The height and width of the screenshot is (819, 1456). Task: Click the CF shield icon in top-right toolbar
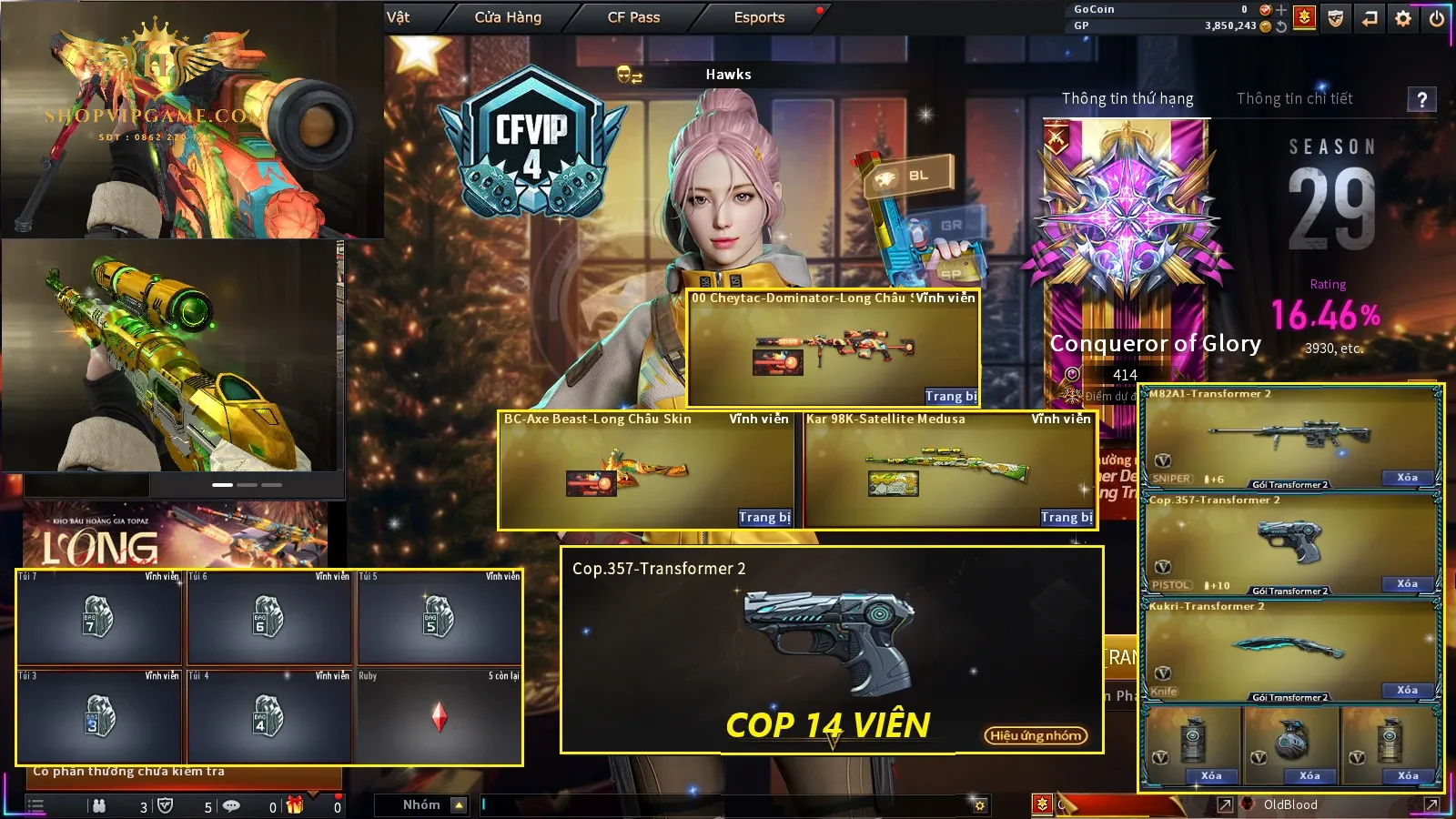[1334, 18]
